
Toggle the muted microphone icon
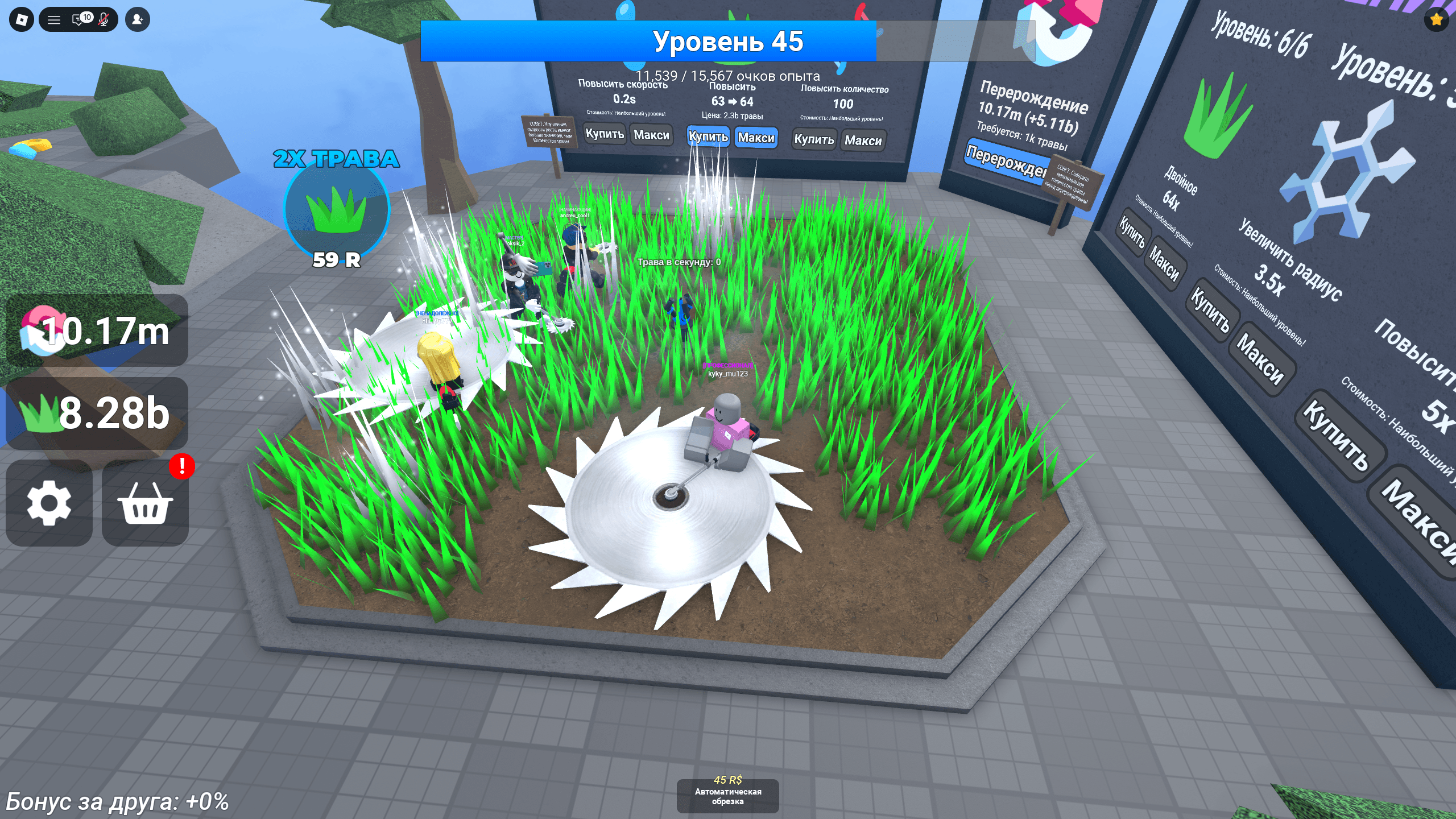point(104,20)
